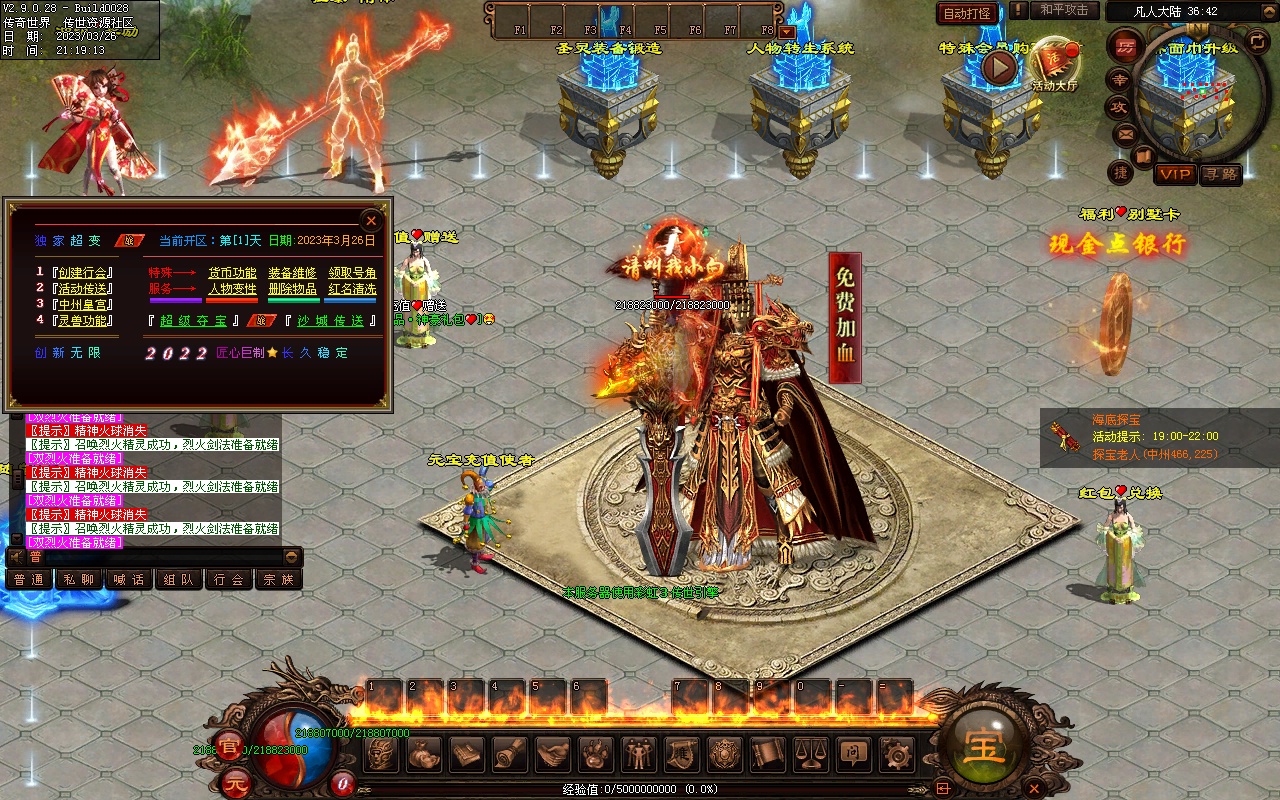Switch chat to the 私聊 private channel

point(79,579)
